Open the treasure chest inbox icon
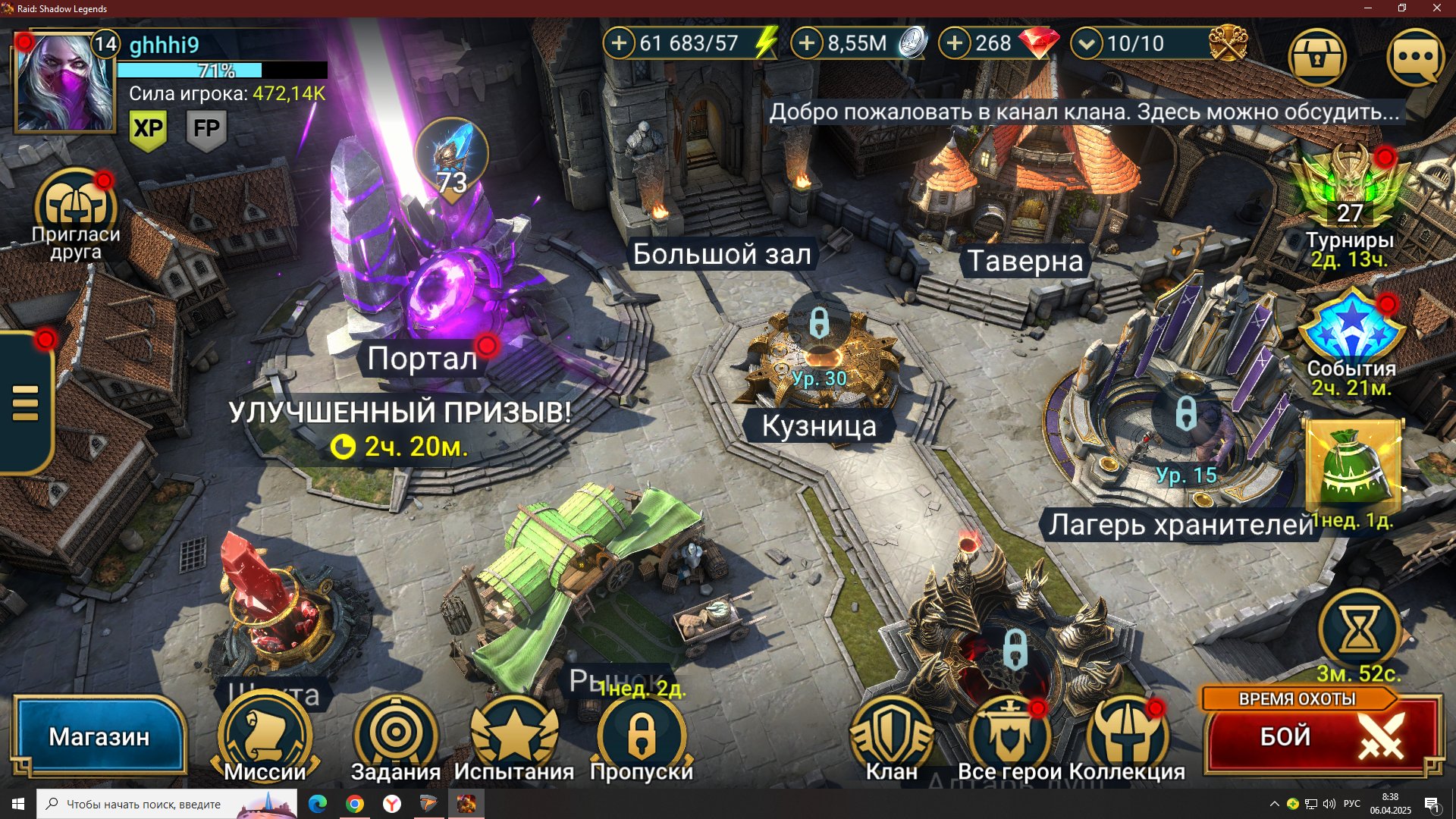Image resolution: width=1456 pixels, height=819 pixels. (1317, 58)
